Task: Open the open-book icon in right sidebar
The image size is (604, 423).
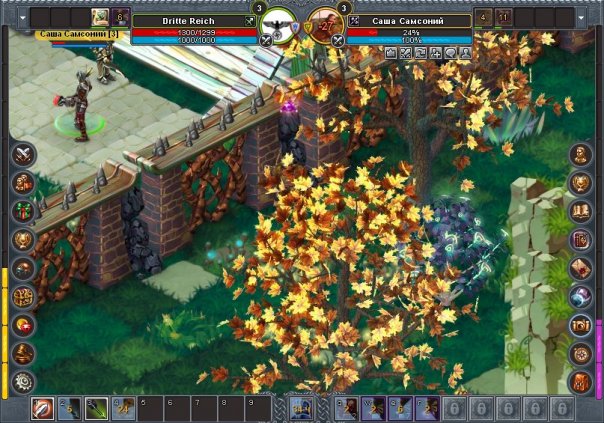Action: pos(580,211)
